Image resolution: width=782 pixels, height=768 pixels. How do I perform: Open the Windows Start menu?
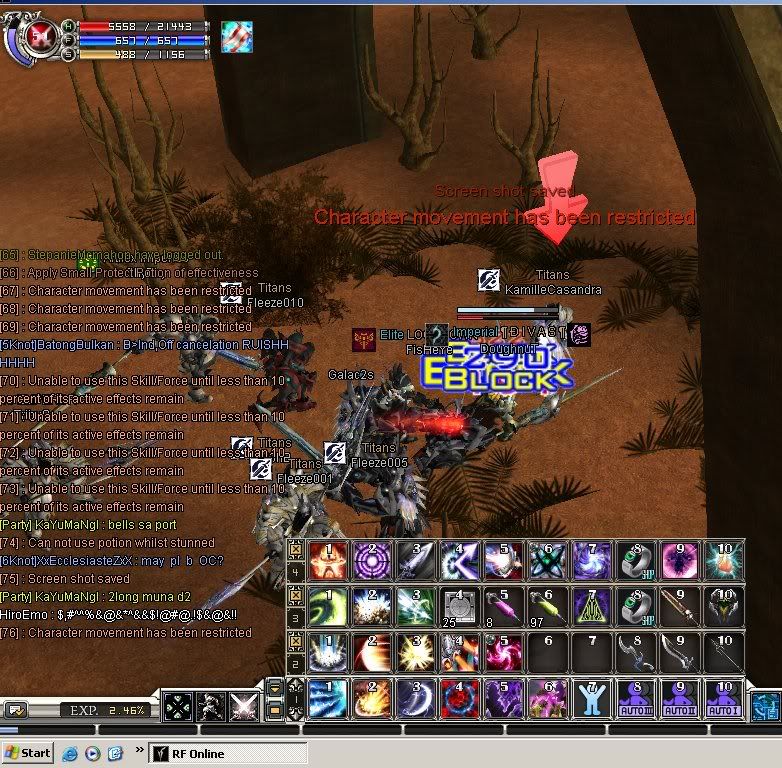tap(28, 753)
